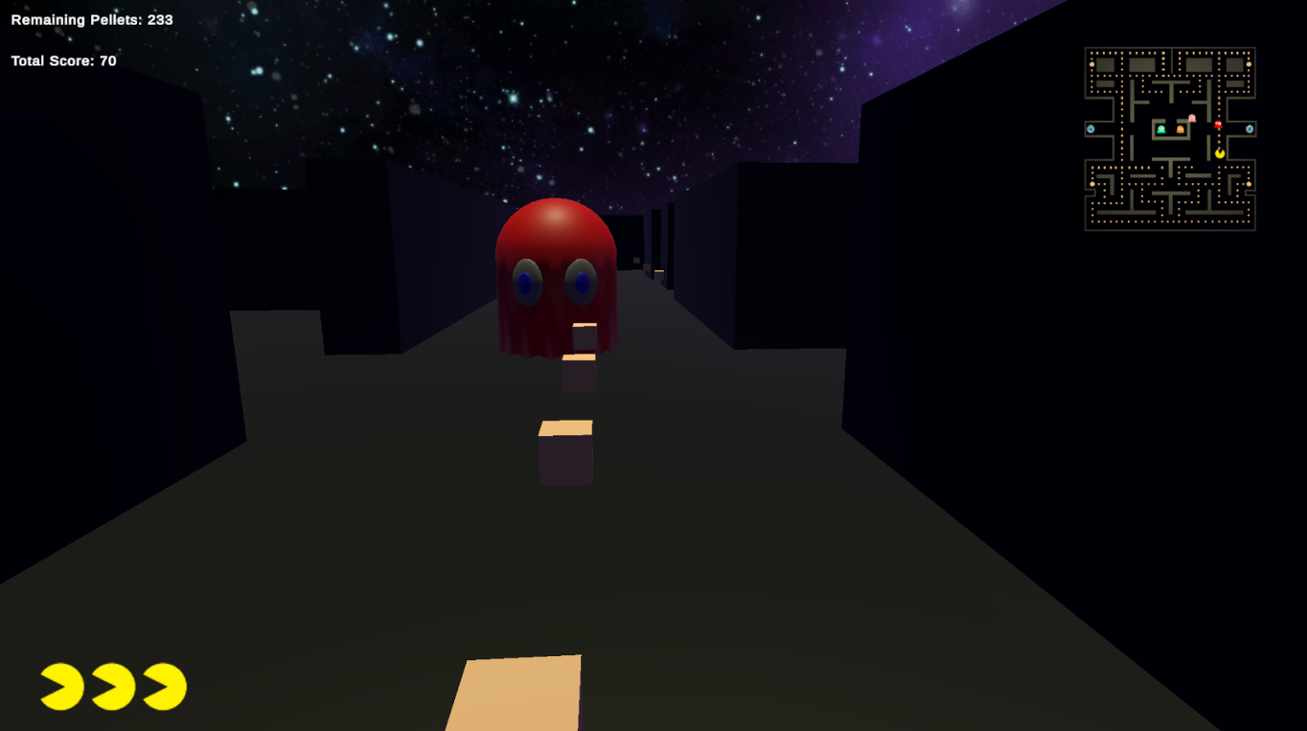1307x731 pixels.
Task: Click the blue power pellet on the minimap's right edge
Action: coord(1250,129)
